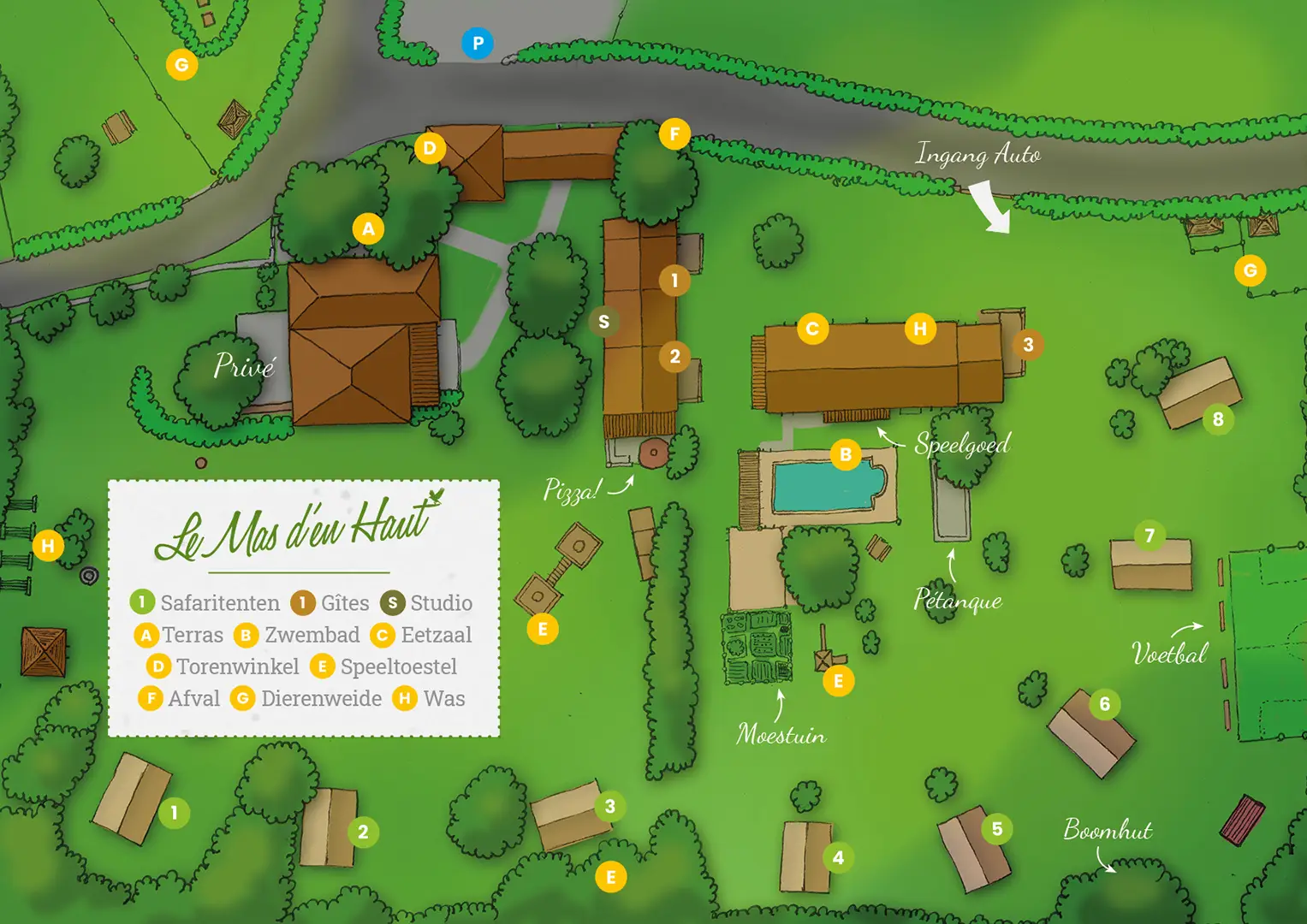The width and height of the screenshot is (1307, 924).
Task: Click safari tent marker number 4
Action: coord(838,857)
